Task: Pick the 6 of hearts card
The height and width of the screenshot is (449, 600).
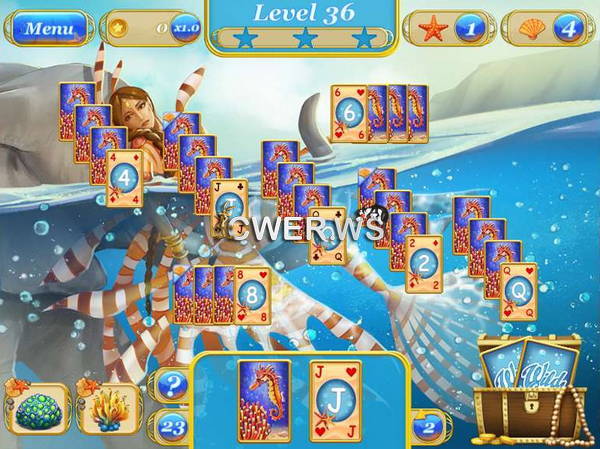Action: coord(349,113)
